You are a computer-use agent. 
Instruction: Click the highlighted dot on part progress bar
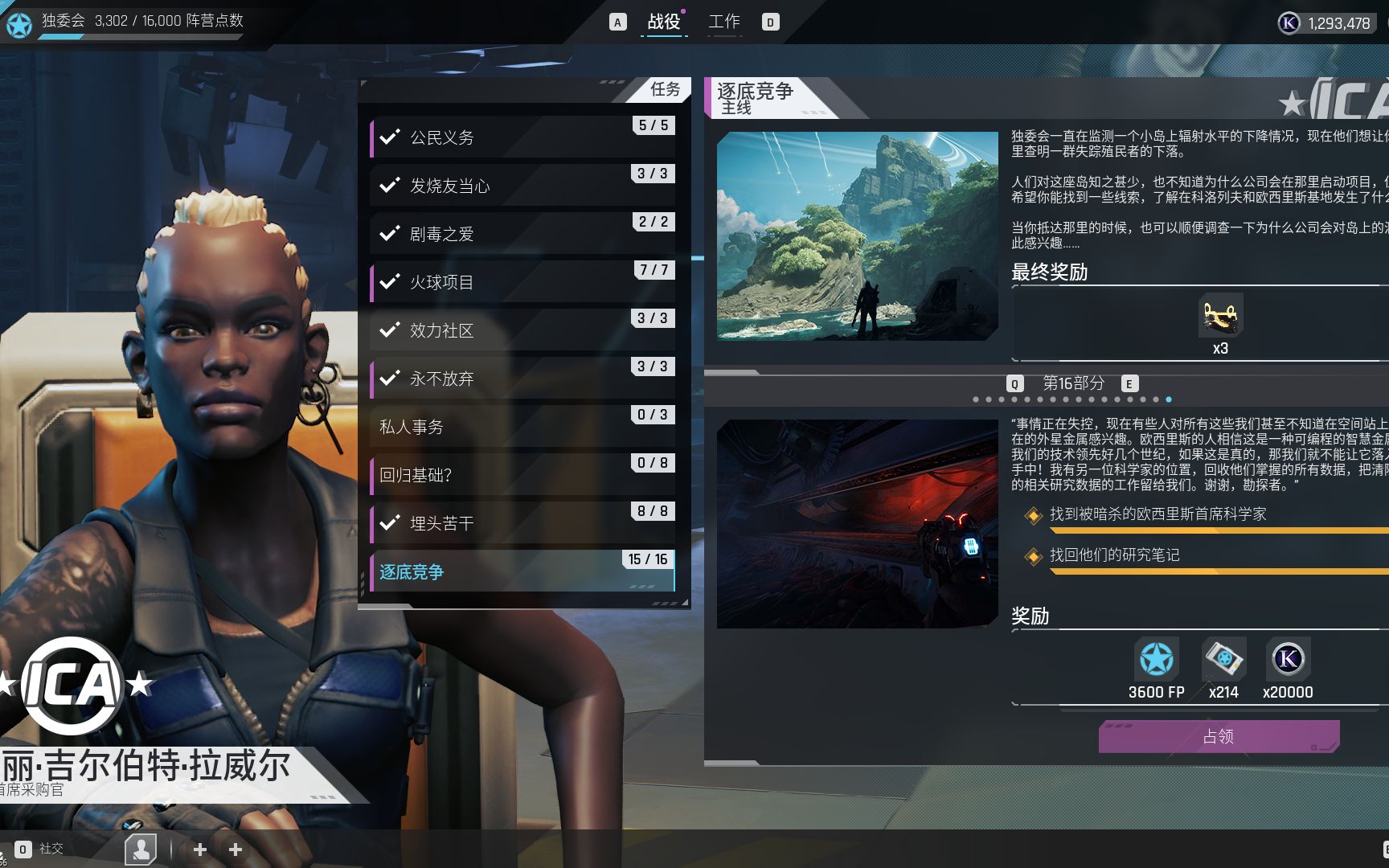(1170, 399)
